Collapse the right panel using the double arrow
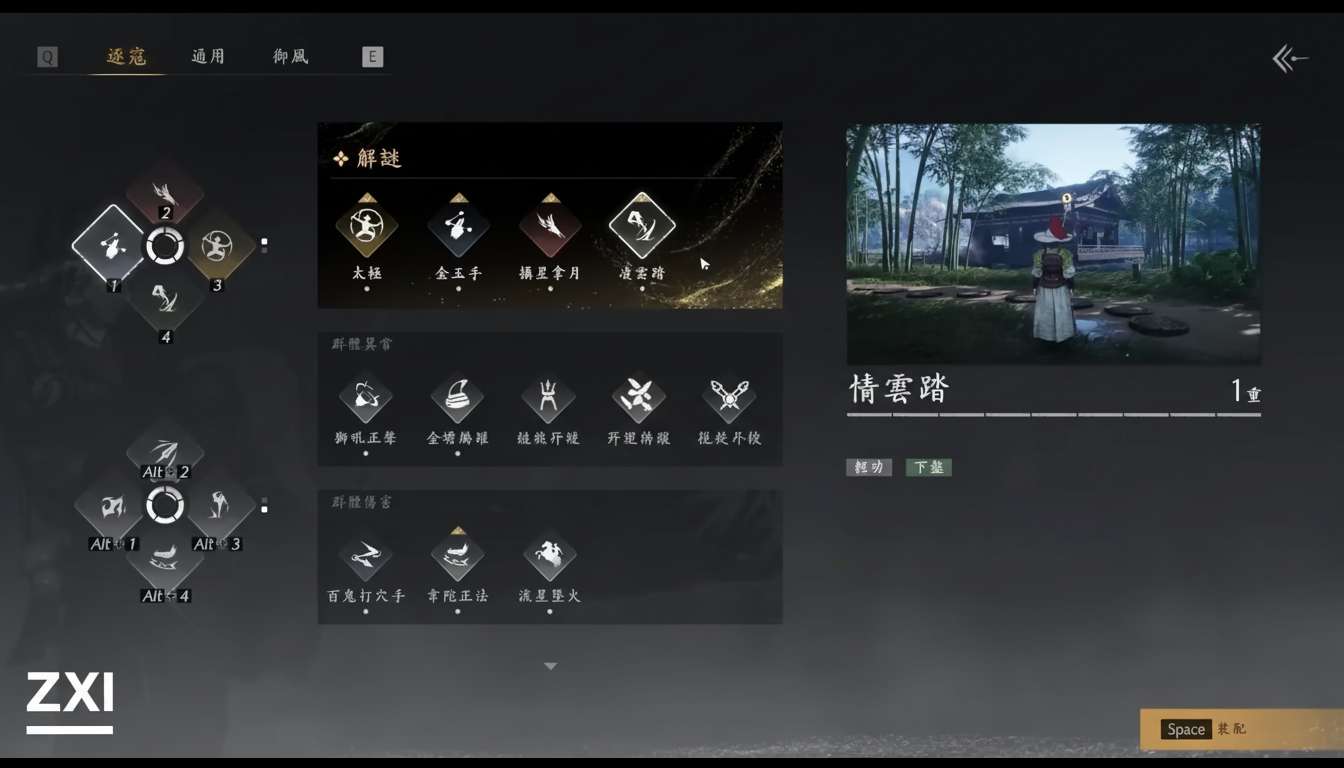Image resolution: width=1344 pixels, height=768 pixels. 1290,58
